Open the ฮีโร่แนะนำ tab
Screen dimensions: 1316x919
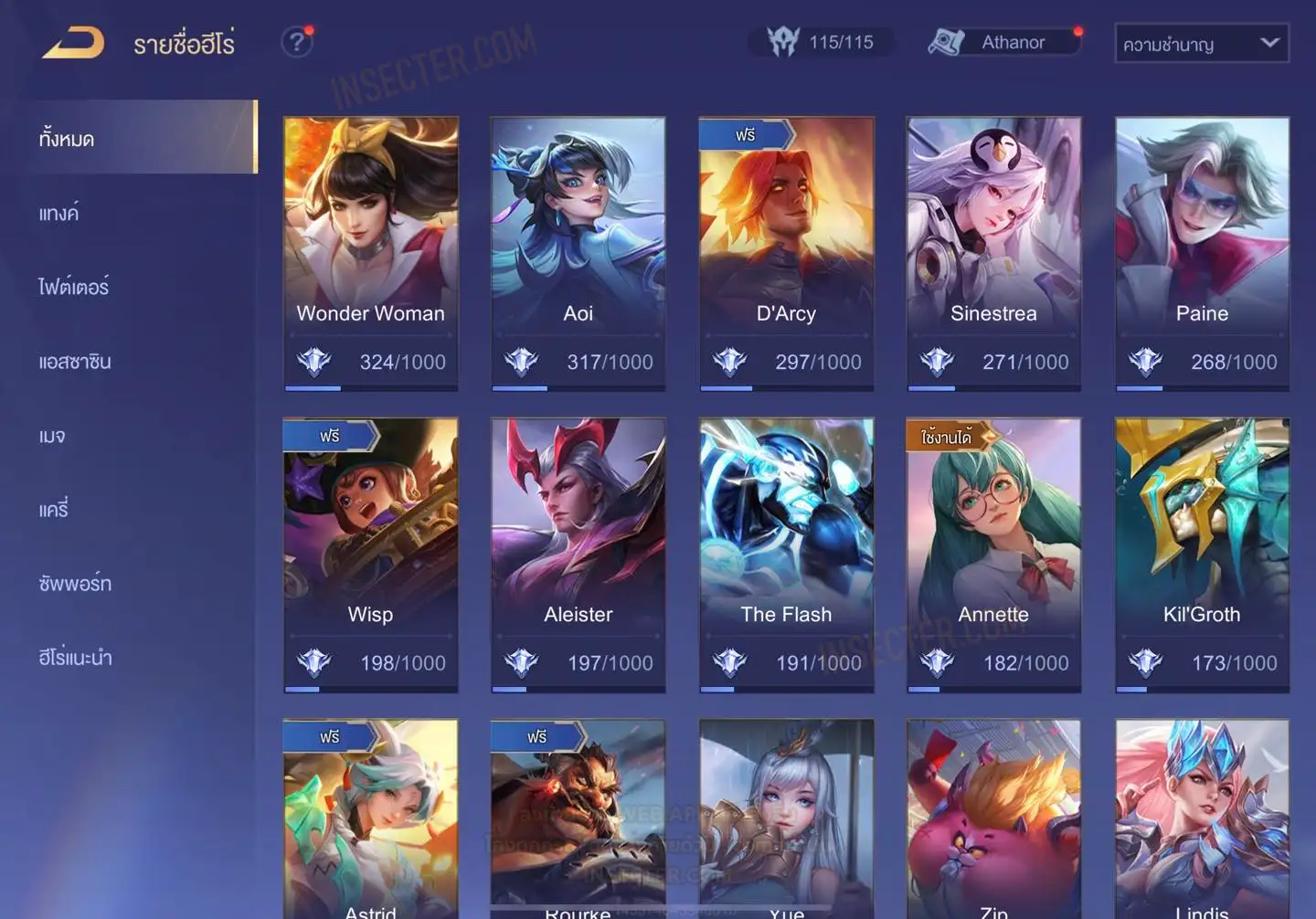tap(75, 657)
